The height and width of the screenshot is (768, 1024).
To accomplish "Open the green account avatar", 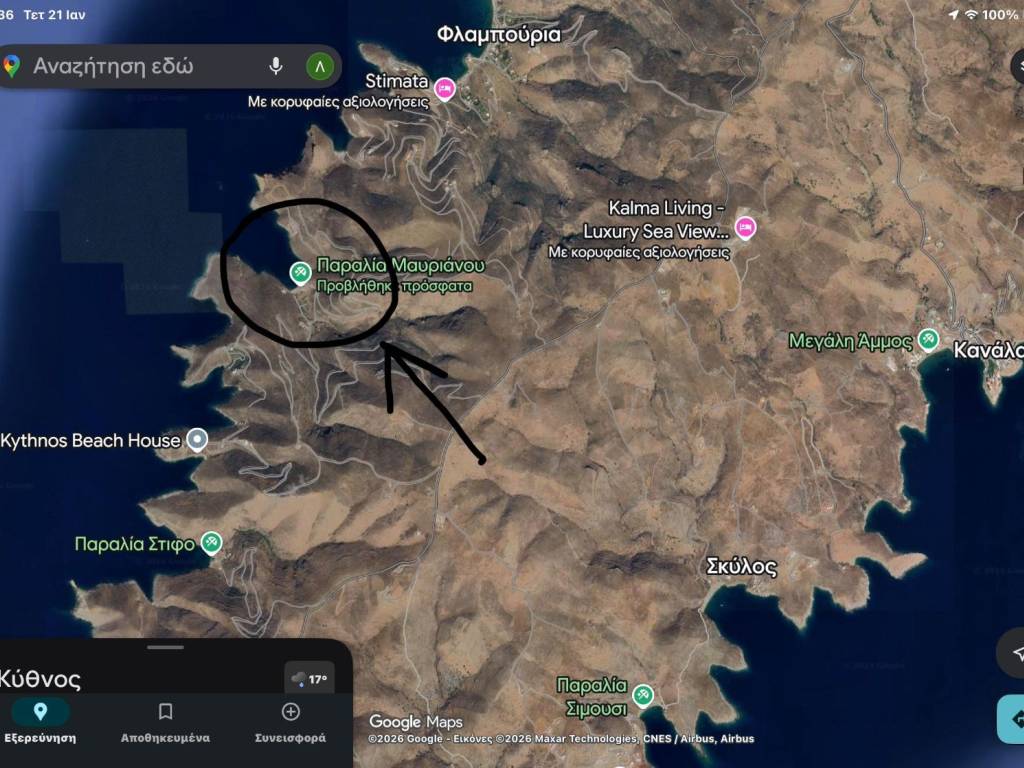I will point(319,67).
